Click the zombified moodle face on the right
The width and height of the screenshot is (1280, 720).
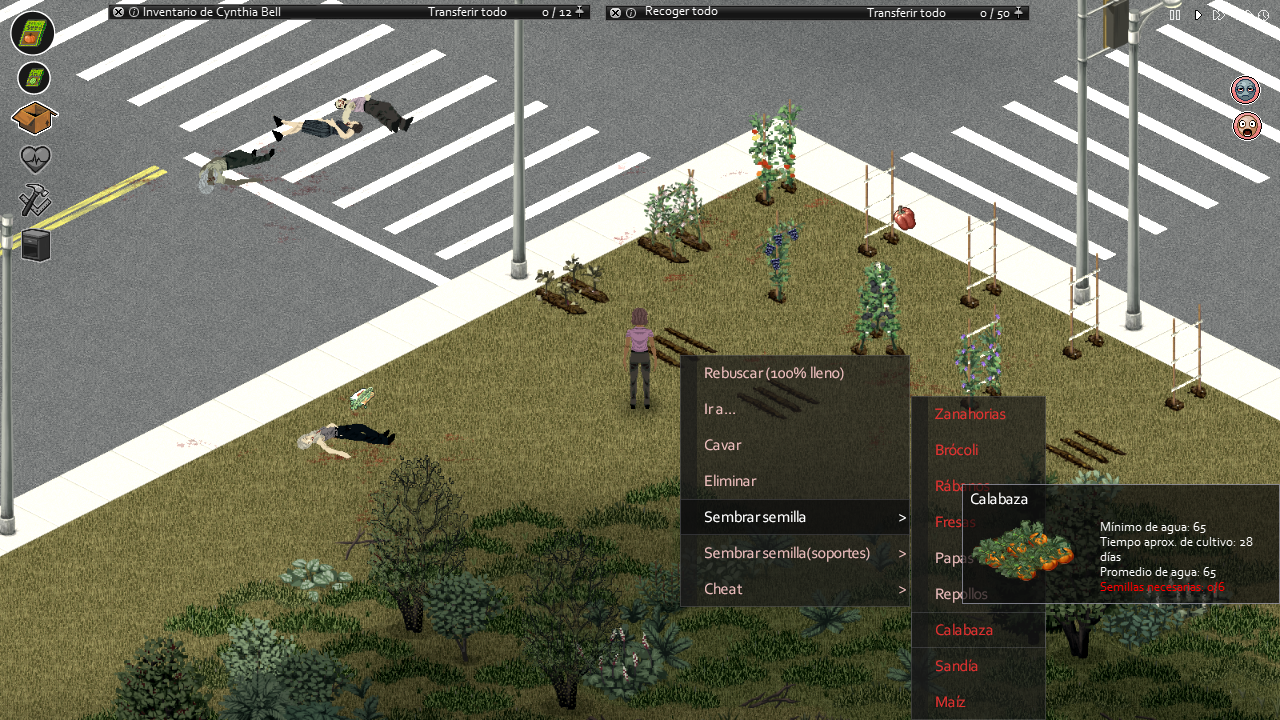point(1247,89)
